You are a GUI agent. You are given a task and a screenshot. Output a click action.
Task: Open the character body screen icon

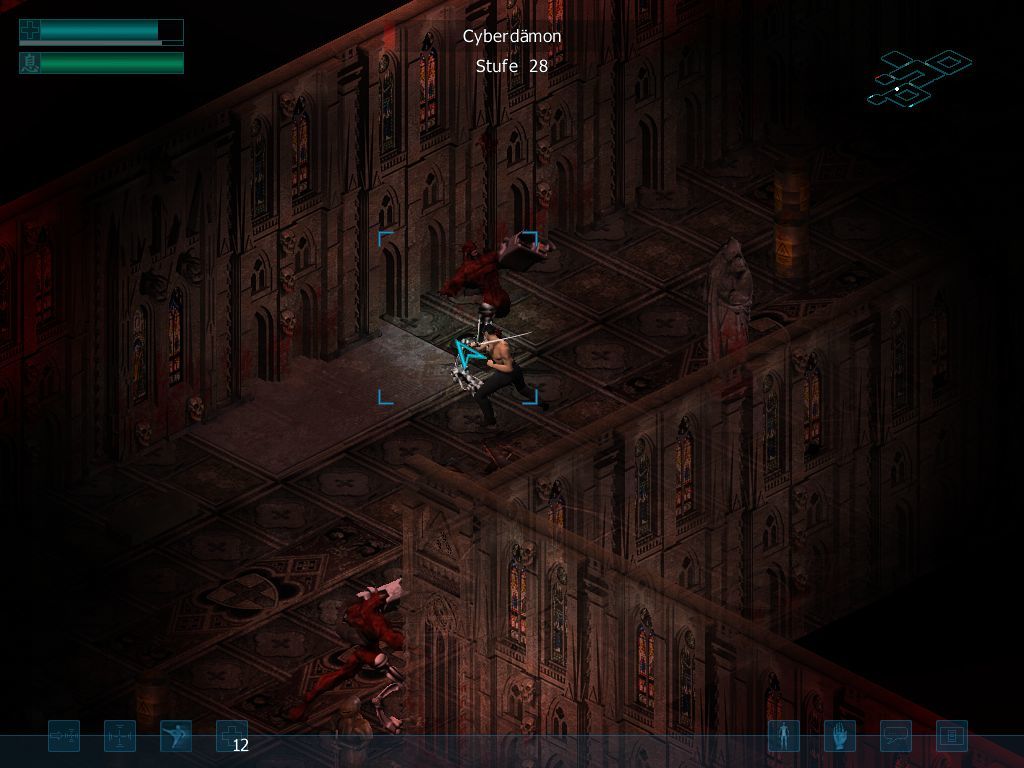(x=784, y=737)
